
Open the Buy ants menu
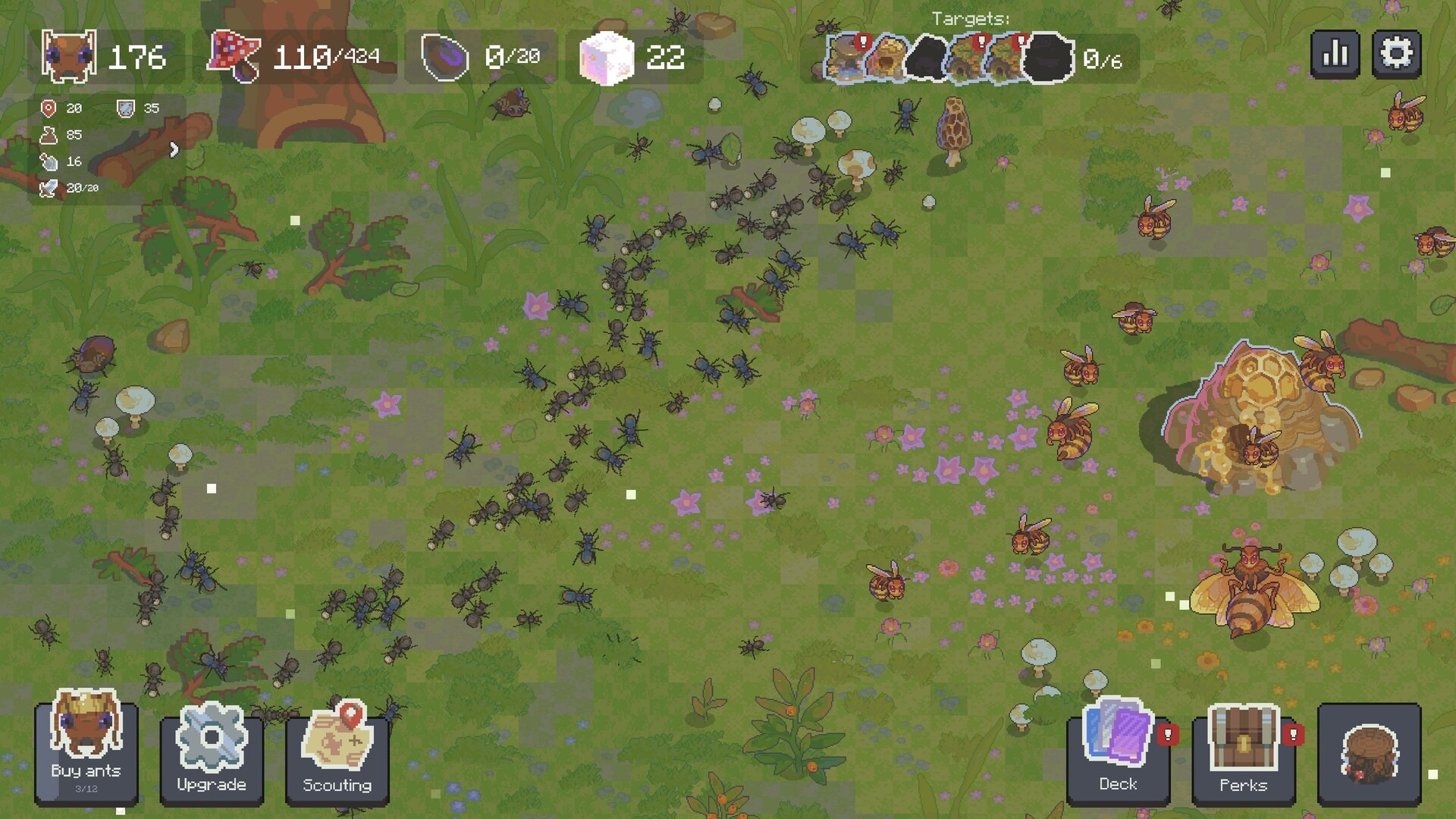pos(86,753)
